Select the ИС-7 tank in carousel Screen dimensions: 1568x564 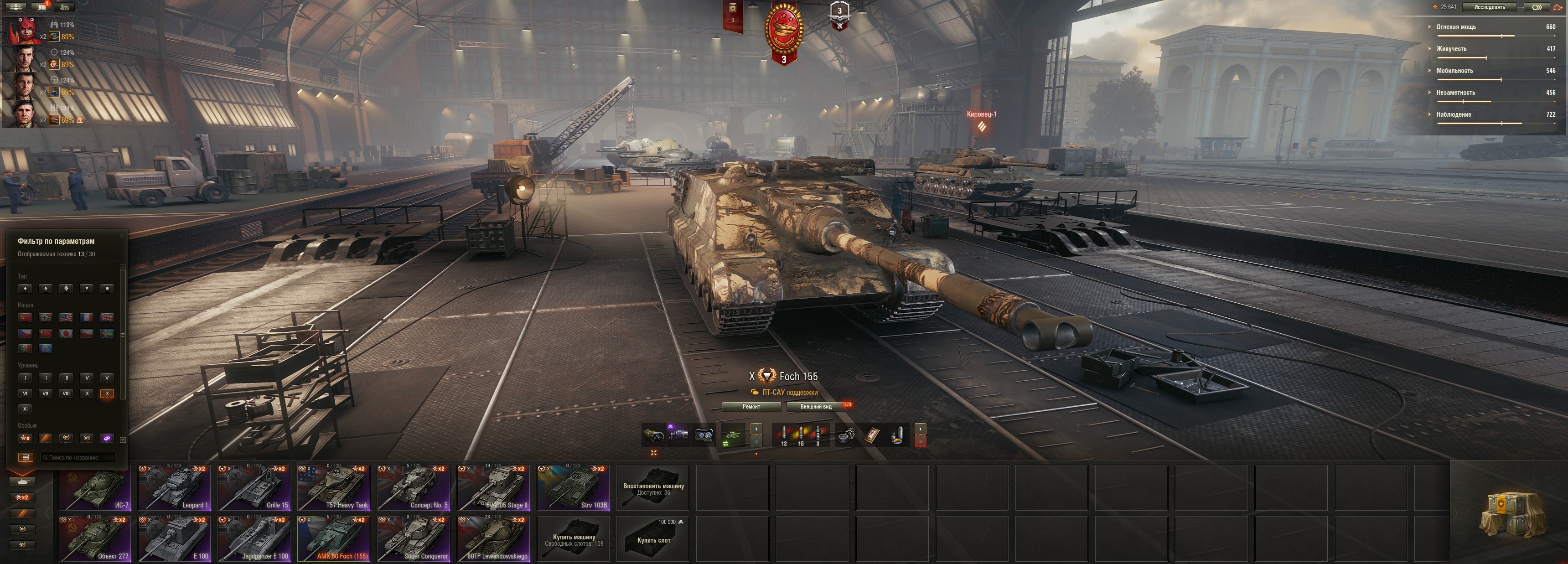point(95,488)
